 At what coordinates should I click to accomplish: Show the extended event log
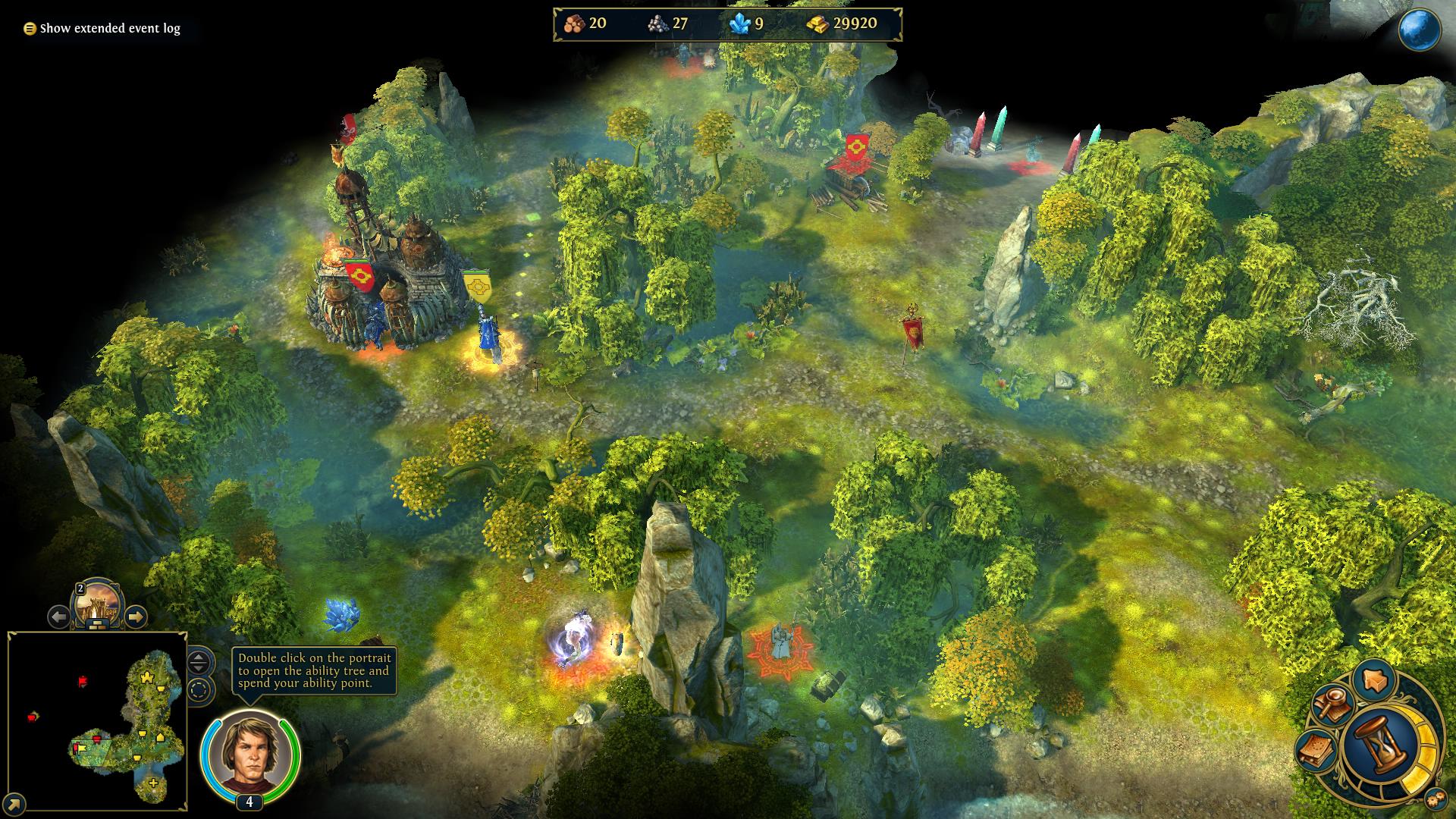click(102, 29)
